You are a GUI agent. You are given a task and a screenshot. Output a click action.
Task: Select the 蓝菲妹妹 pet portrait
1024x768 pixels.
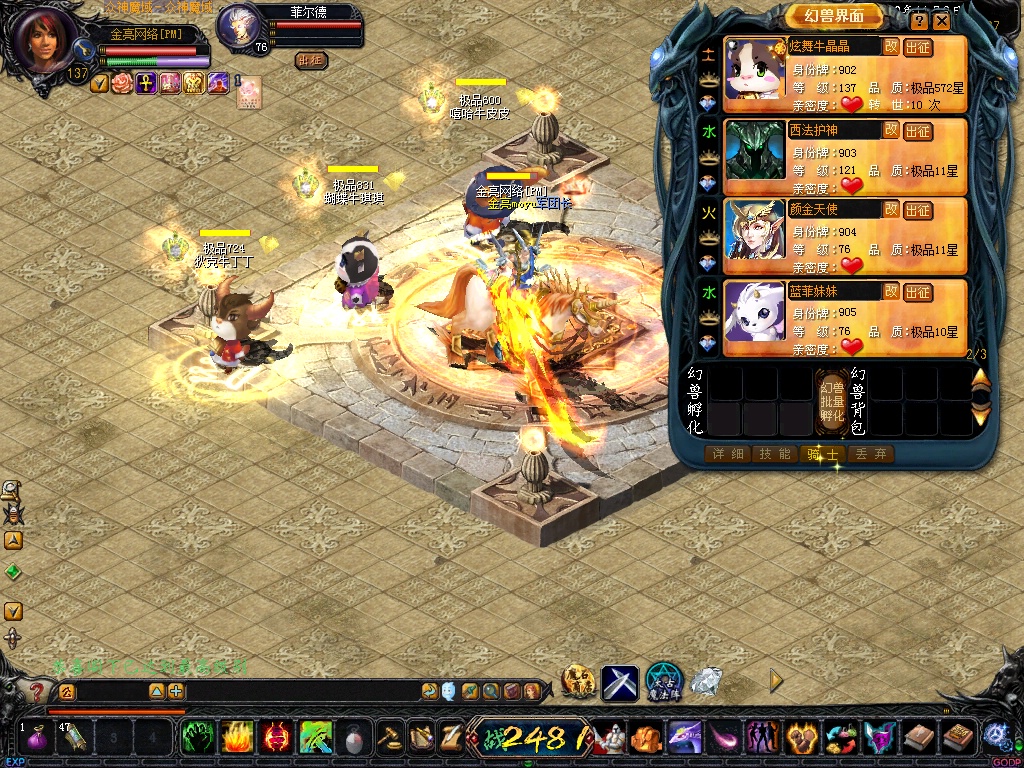point(755,311)
